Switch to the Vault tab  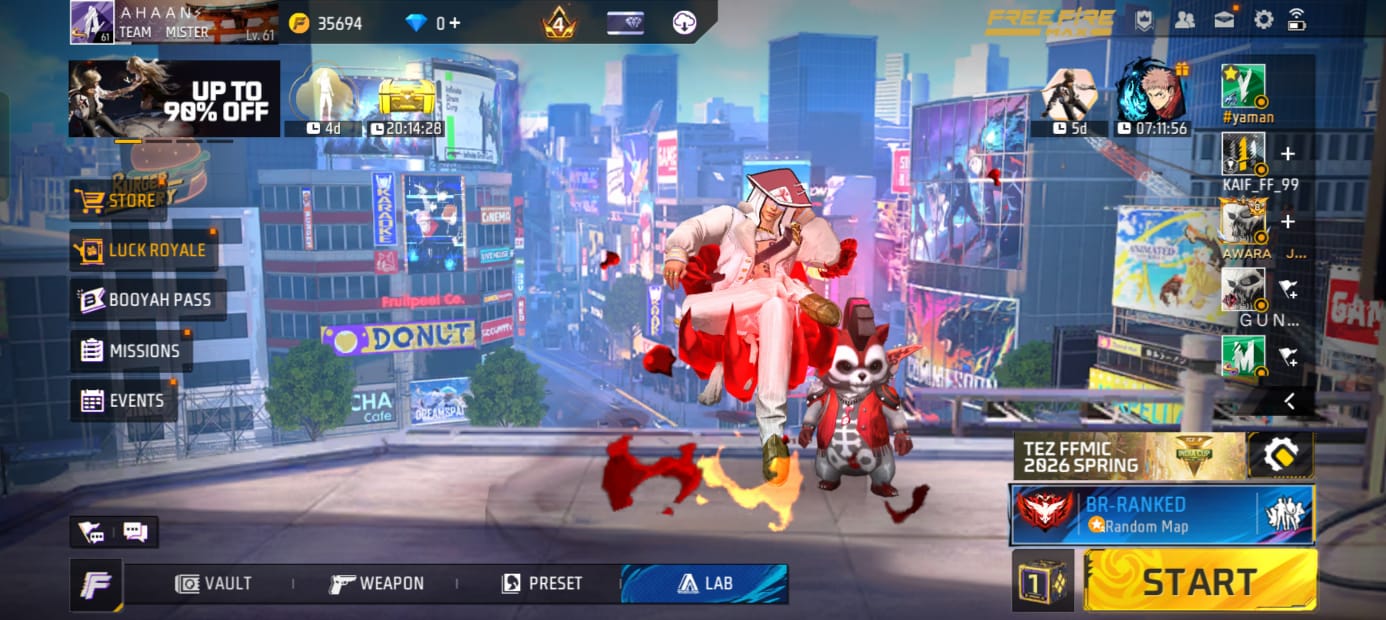pos(214,584)
